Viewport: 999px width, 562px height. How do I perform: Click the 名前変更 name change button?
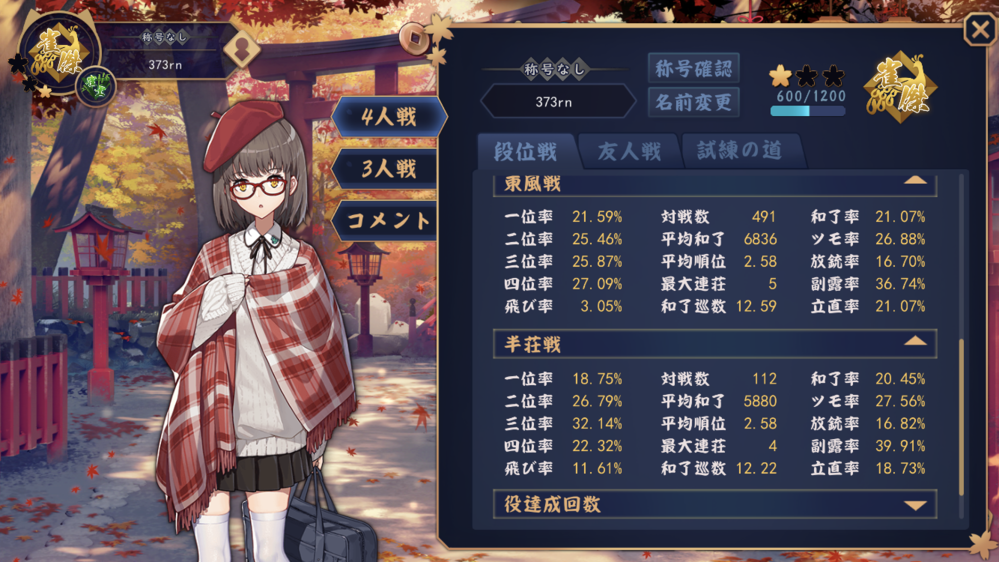tap(693, 102)
